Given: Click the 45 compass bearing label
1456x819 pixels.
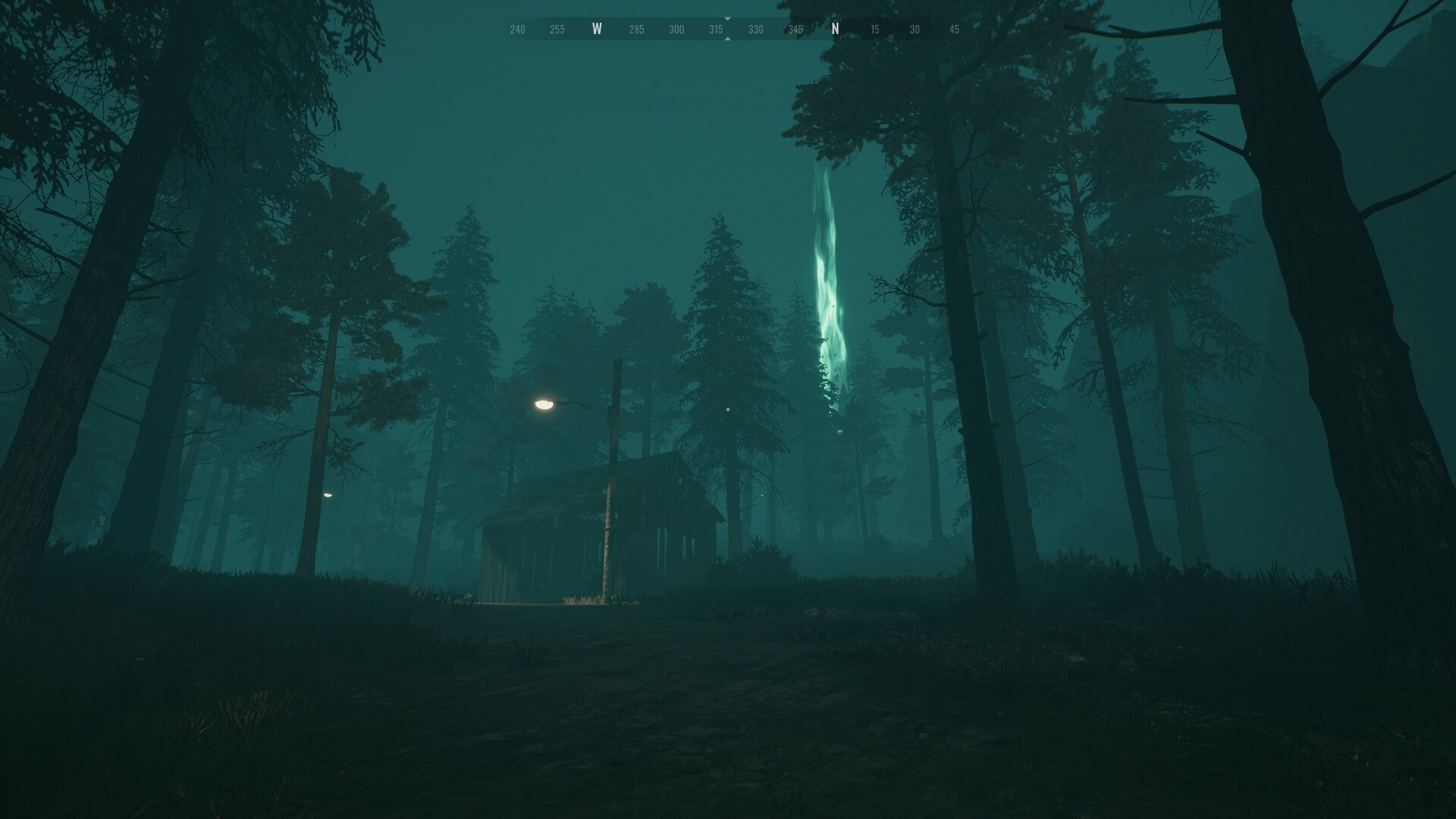Looking at the screenshot, I should click(x=953, y=29).
